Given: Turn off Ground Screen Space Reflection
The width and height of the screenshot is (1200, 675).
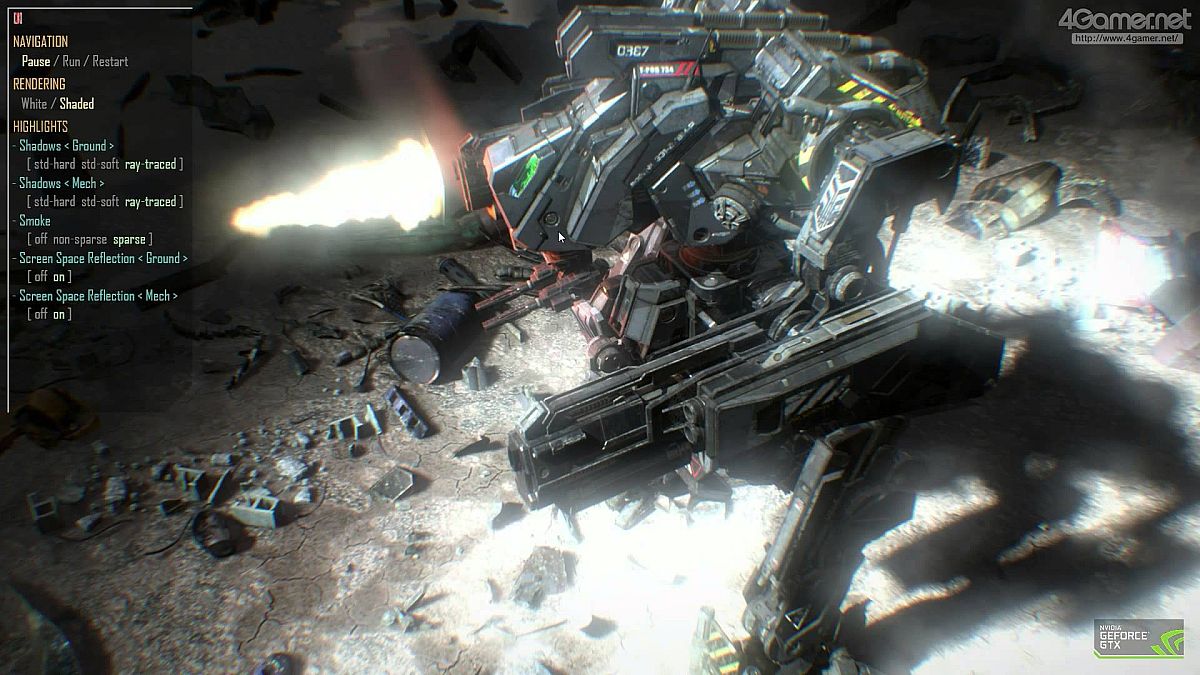Looking at the screenshot, I should (40, 277).
